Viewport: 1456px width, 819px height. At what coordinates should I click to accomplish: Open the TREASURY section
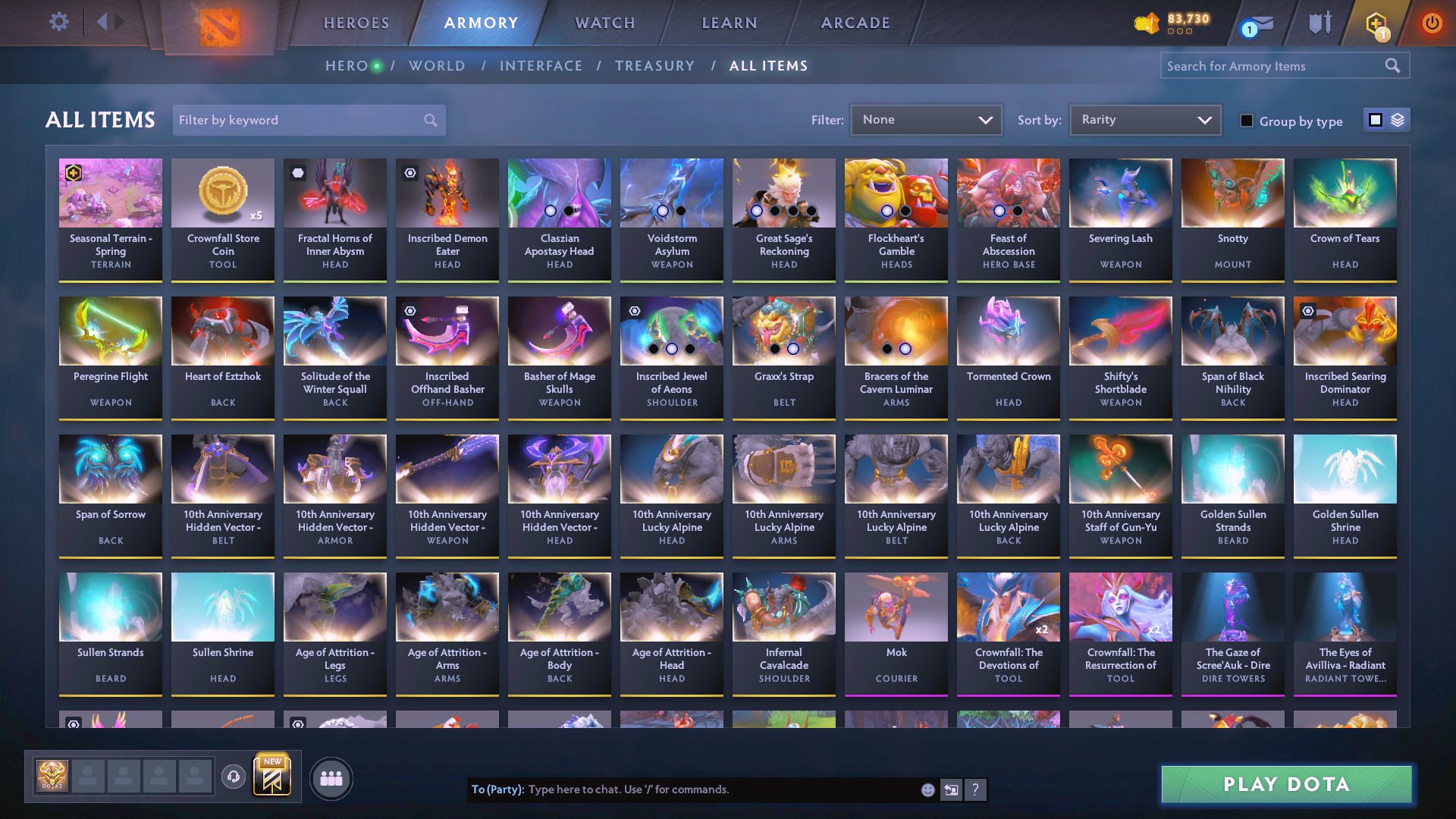click(655, 66)
